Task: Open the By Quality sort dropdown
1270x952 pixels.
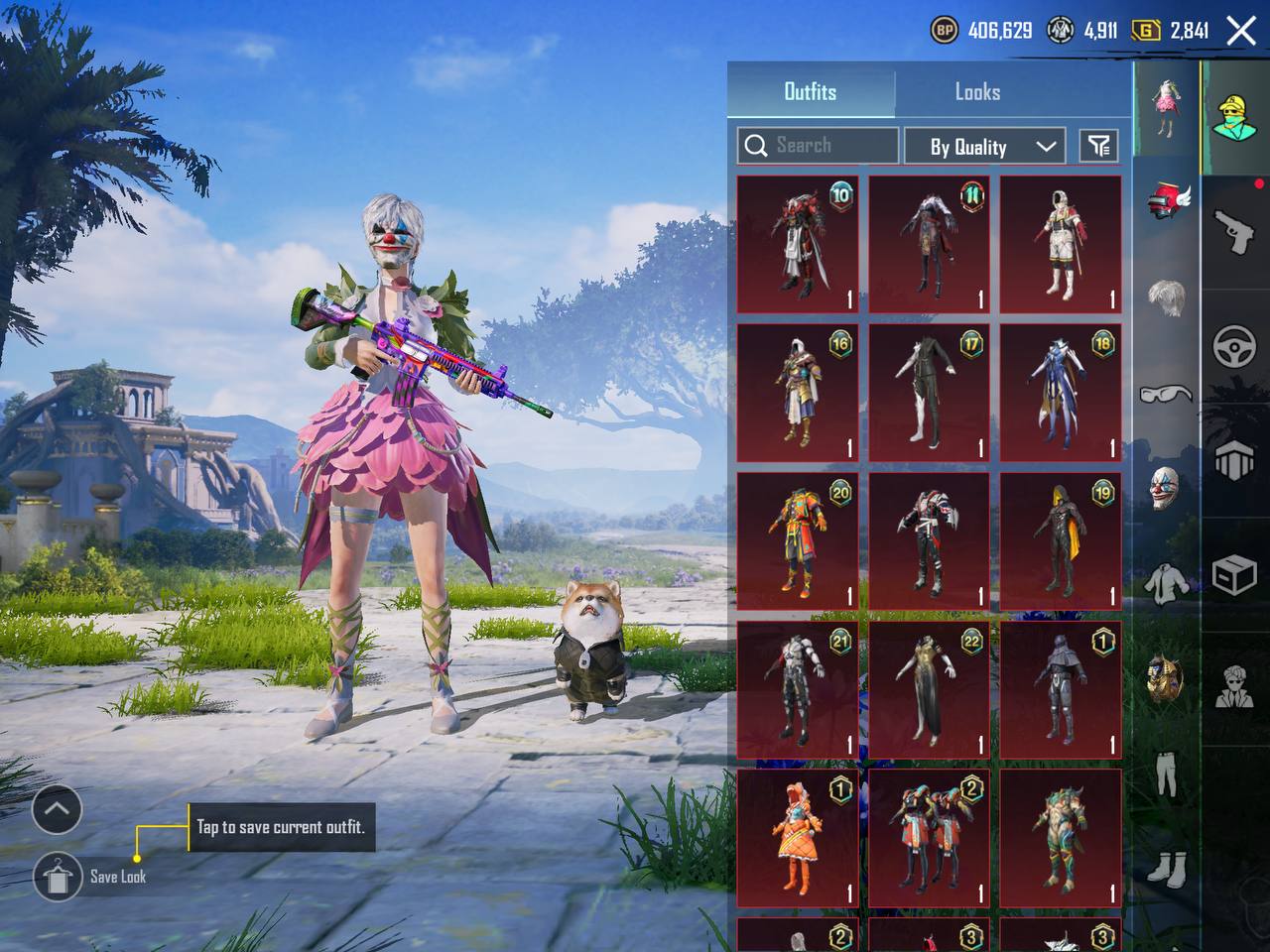Action: 984,147
